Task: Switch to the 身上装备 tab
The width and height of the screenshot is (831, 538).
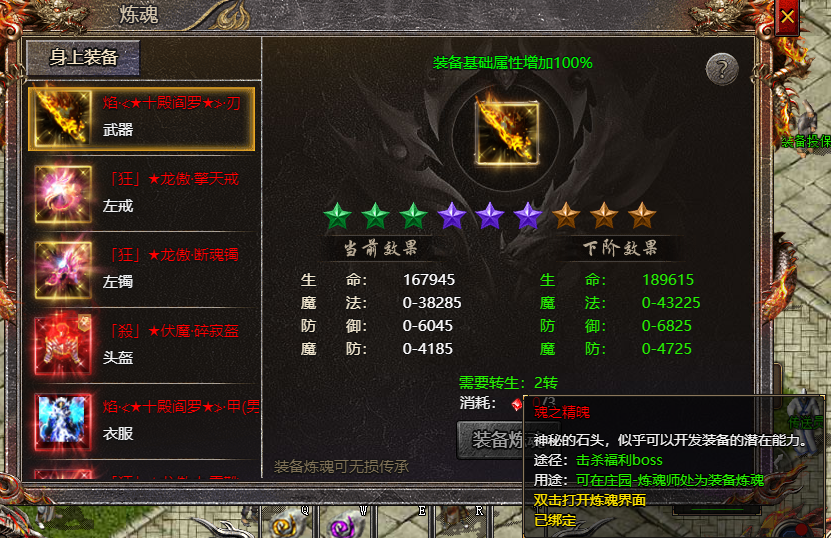Action: point(83,58)
